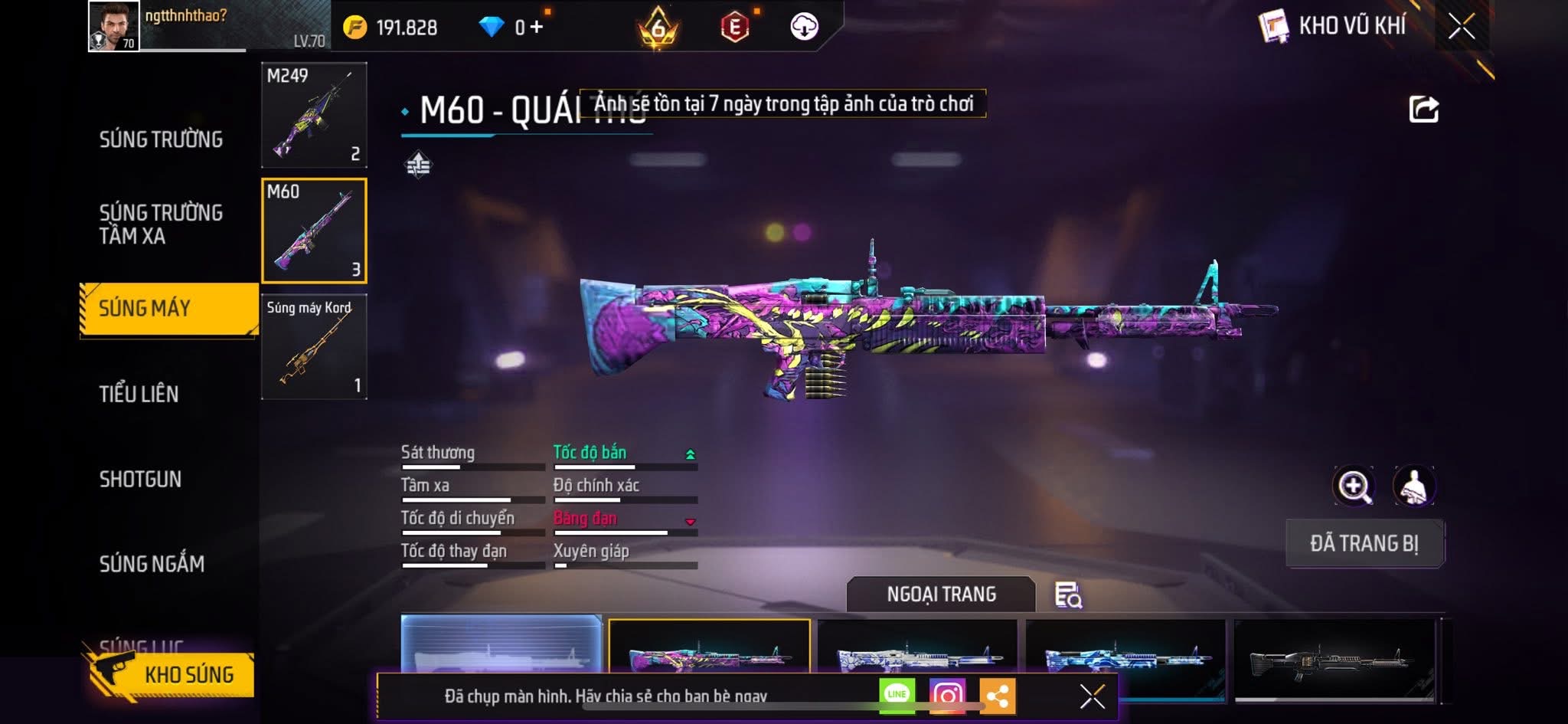Dismiss the screenshot share banner

pyautogui.click(x=1092, y=696)
